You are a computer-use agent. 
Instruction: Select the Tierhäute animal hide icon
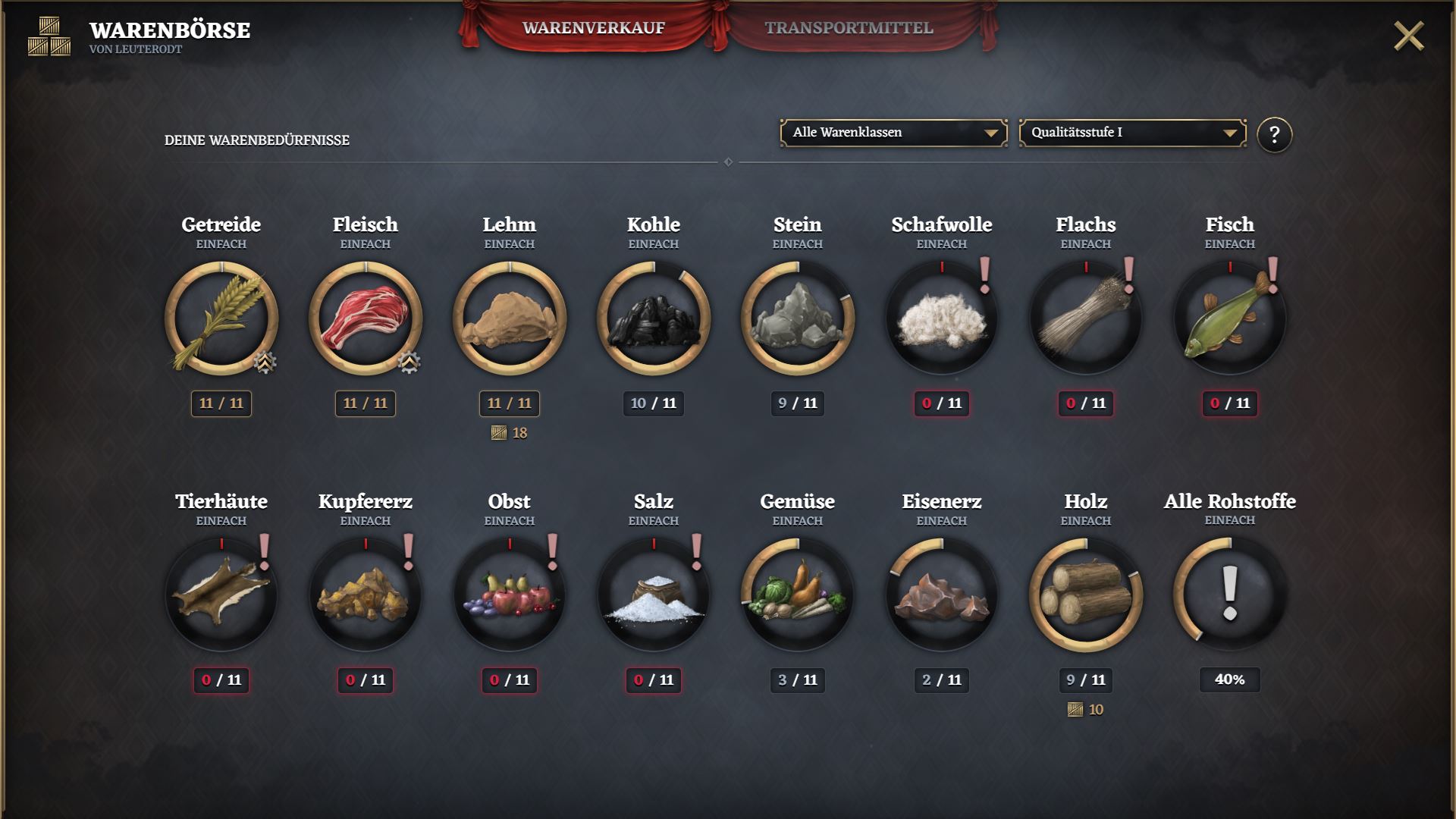(x=221, y=595)
